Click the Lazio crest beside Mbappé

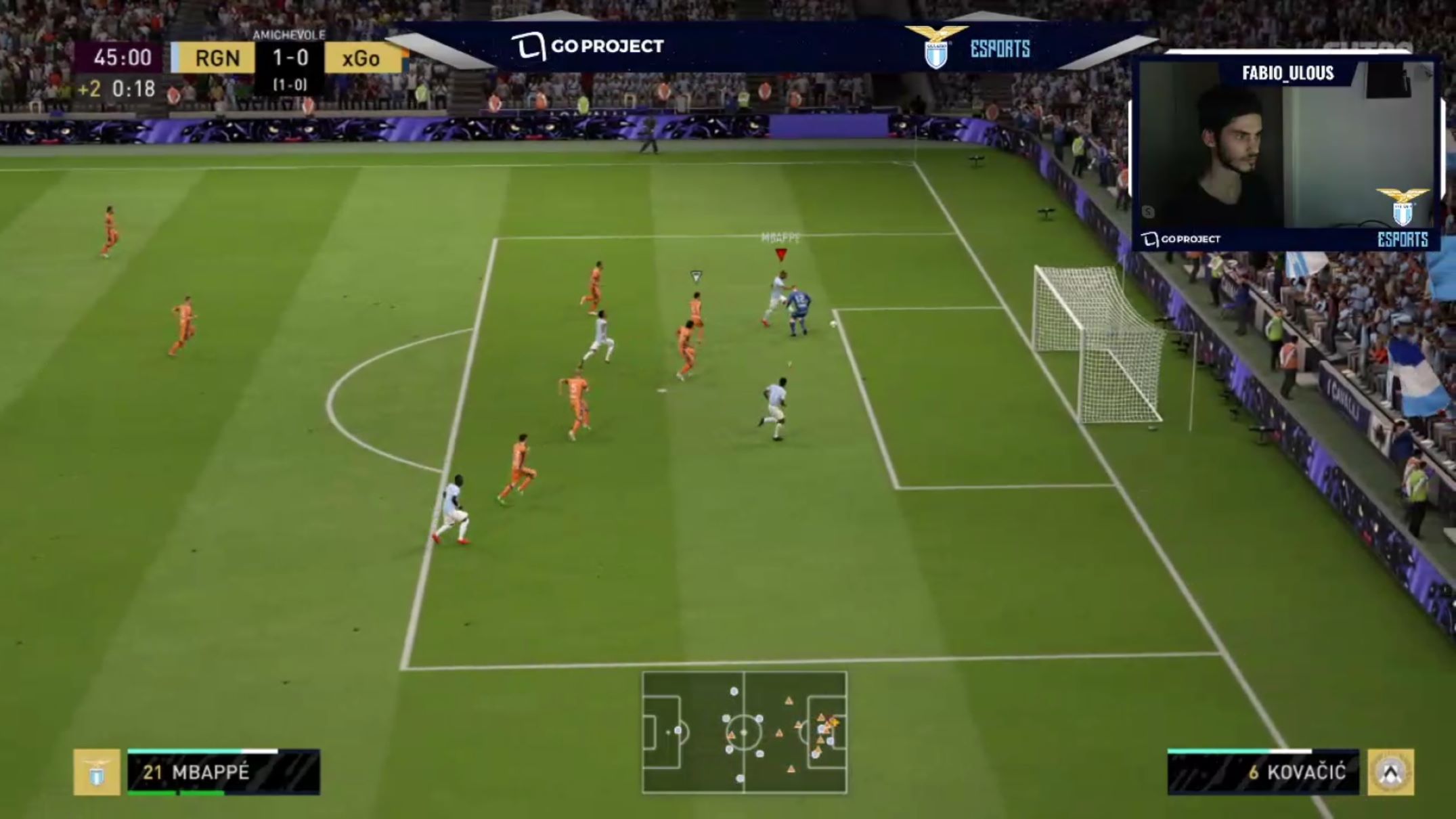point(97,772)
